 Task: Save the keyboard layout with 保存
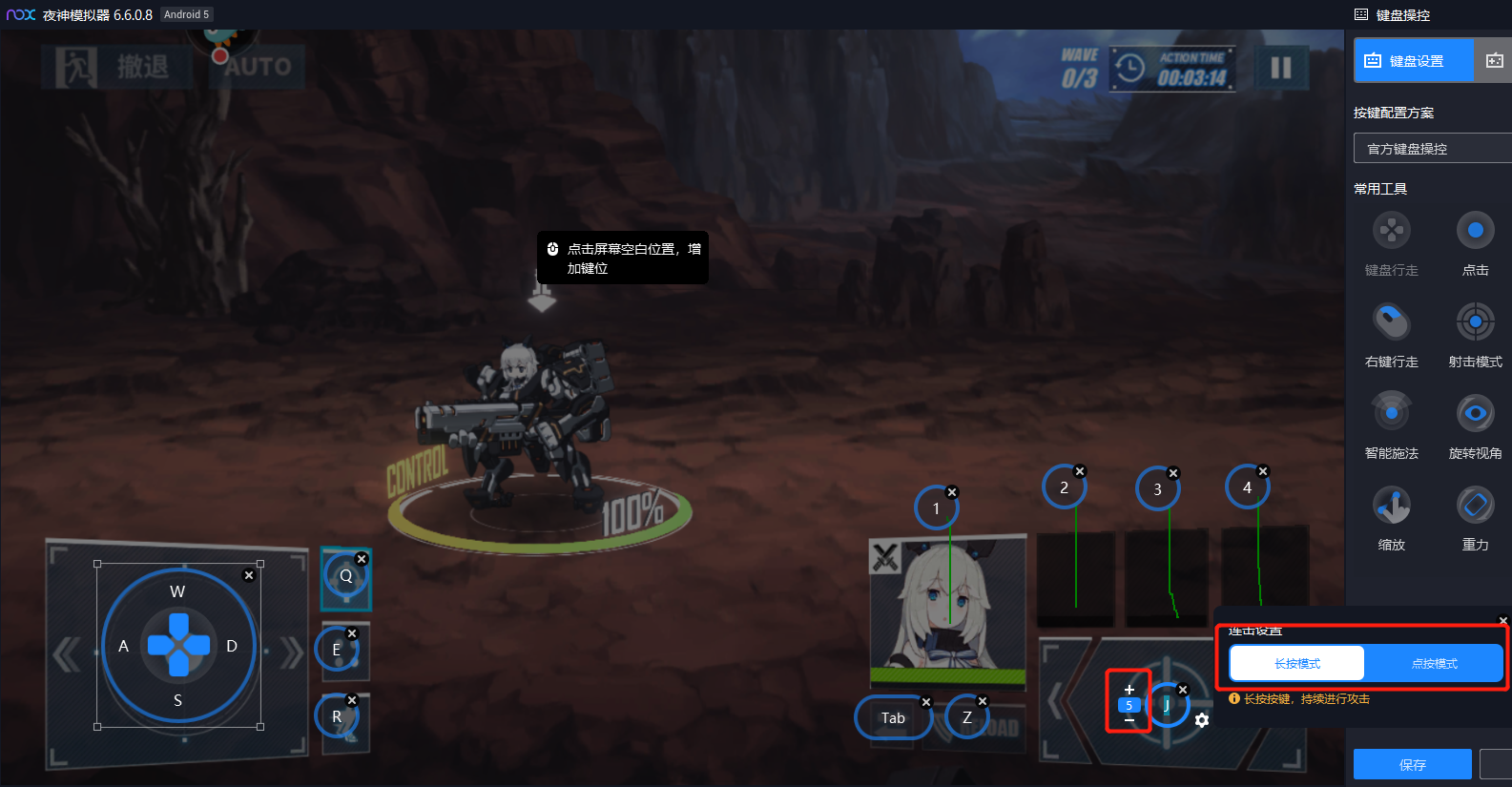(x=1412, y=764)
